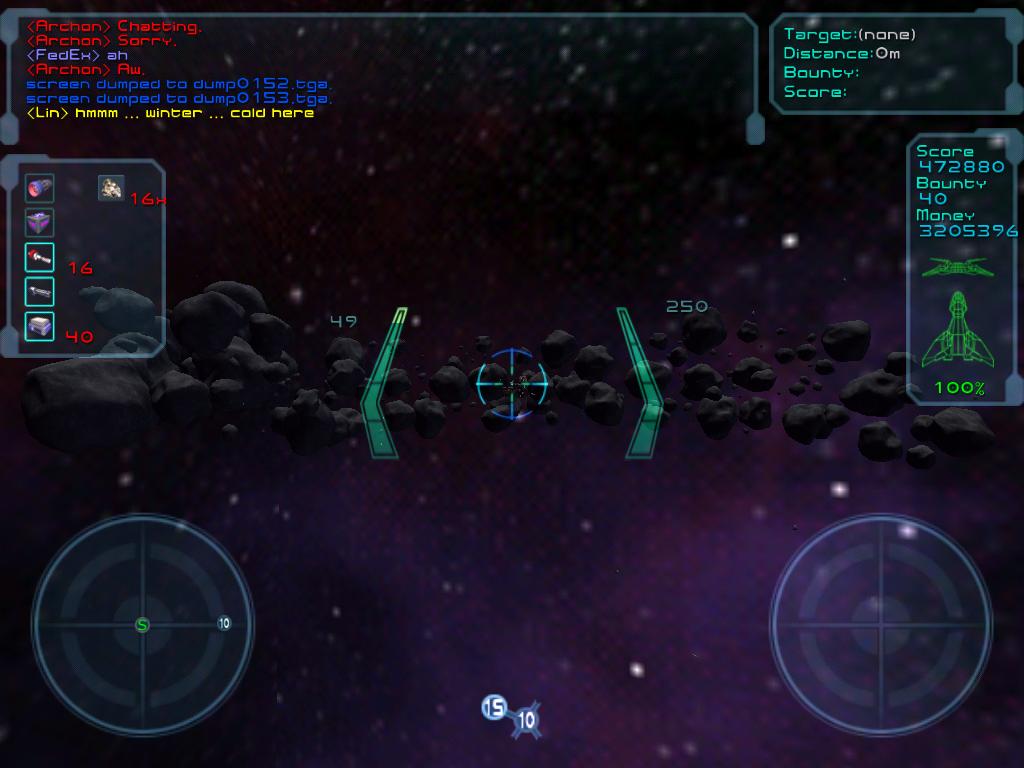1024x768 pixels.
Task: Tap the ore cargo icon
Action: pyautogui.click(x=111, y=187)
